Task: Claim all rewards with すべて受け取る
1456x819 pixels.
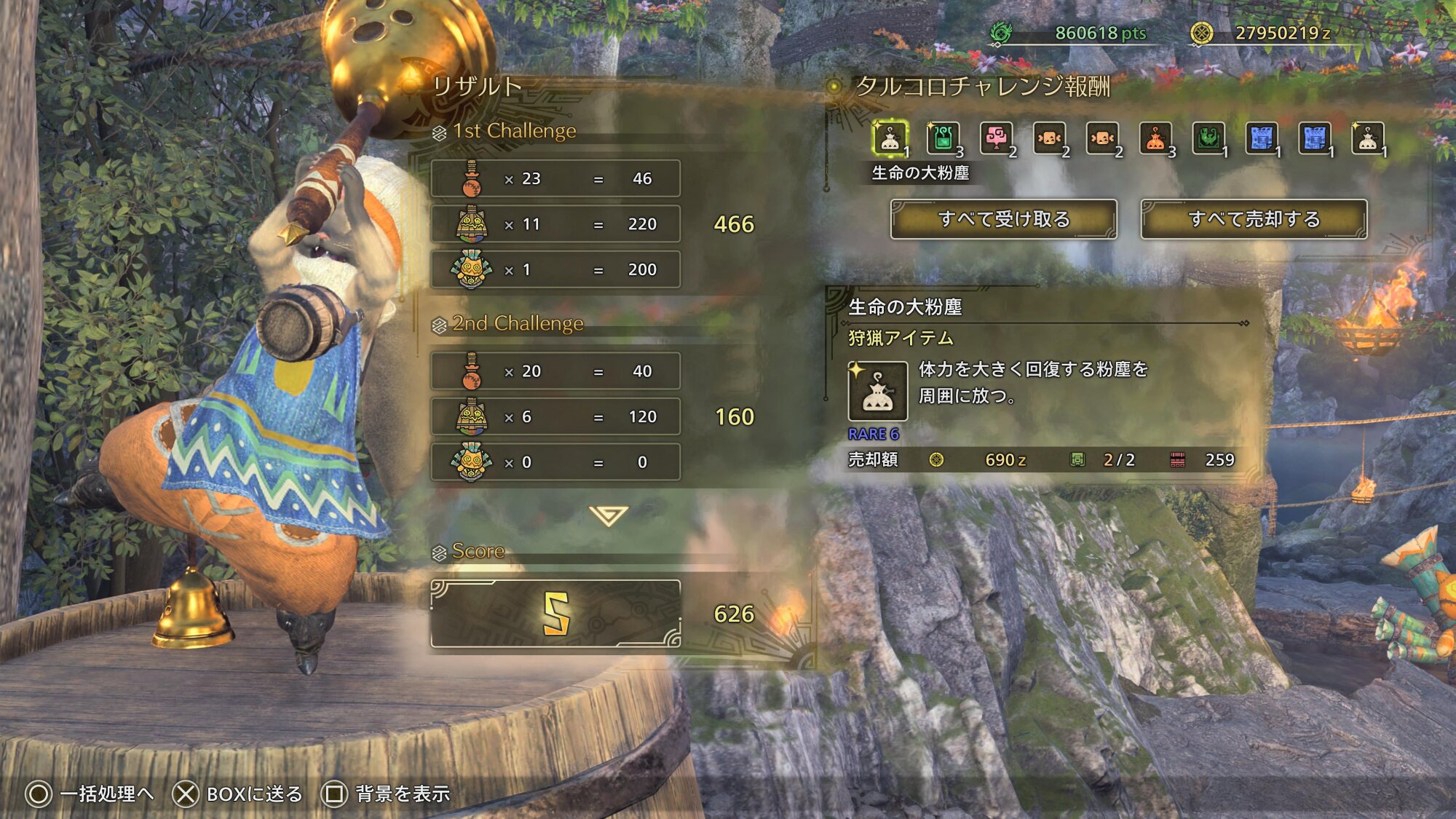Action: coord(1003,219)
